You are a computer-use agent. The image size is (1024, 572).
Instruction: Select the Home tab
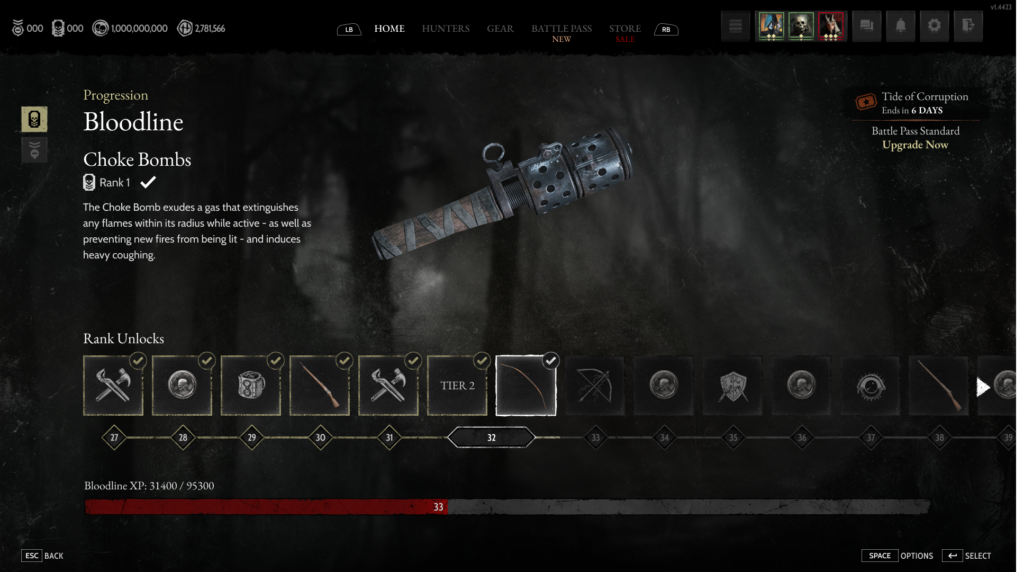click(x=389, y=28)
